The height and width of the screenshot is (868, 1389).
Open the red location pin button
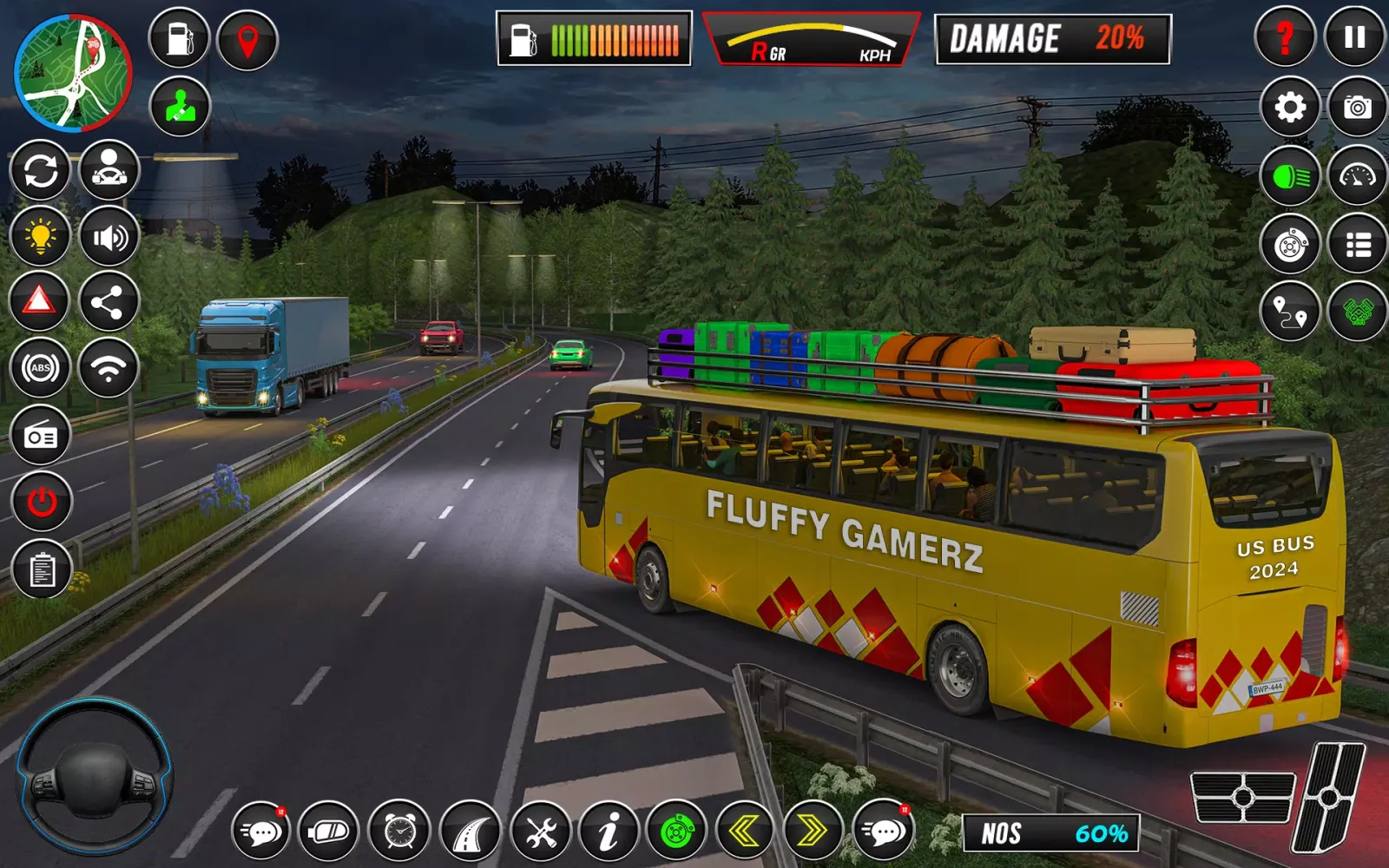(247, 39)
